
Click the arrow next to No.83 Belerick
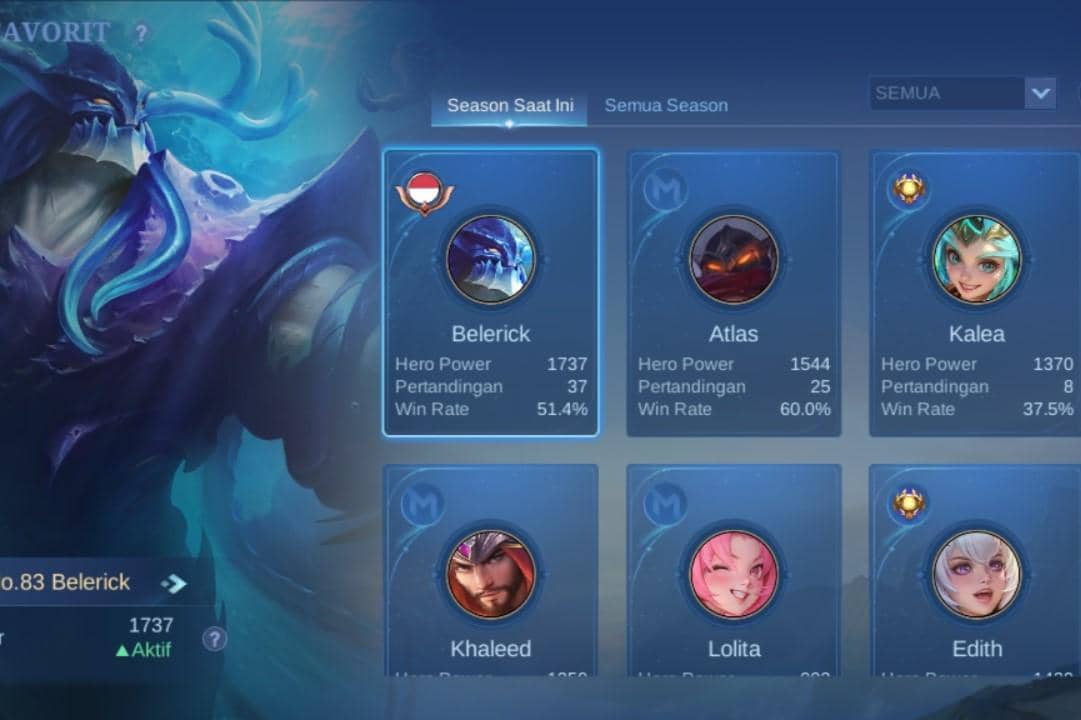tap(174, 583)
